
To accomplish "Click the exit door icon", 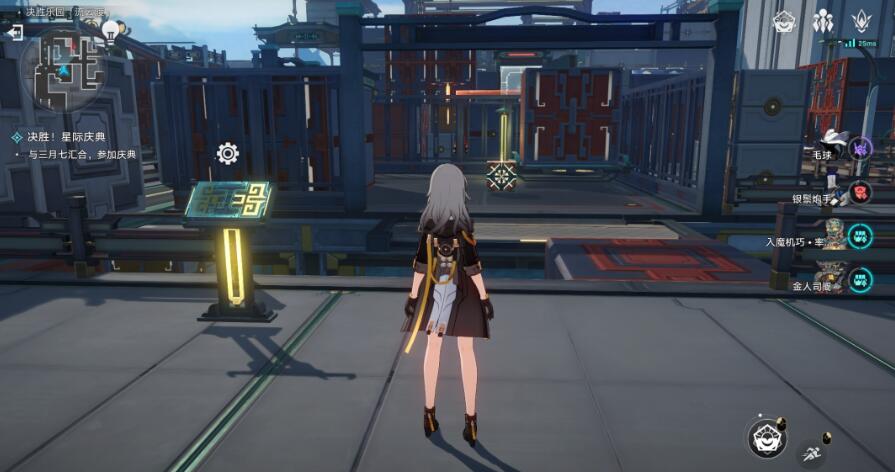I will pyautogui.click(x=15, y=32).
